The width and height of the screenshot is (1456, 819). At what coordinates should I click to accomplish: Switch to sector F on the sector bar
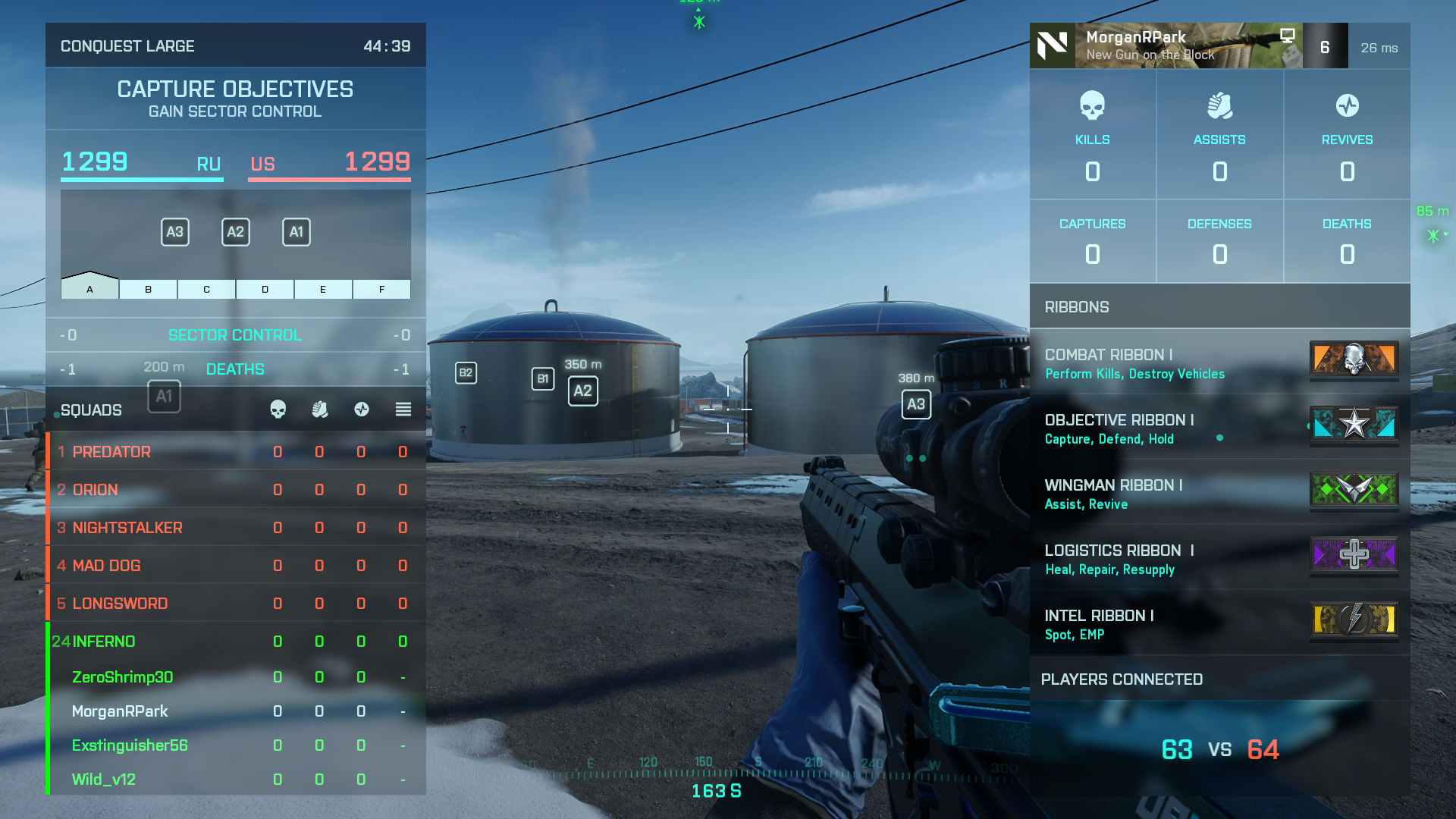click(x=381, y=289)
